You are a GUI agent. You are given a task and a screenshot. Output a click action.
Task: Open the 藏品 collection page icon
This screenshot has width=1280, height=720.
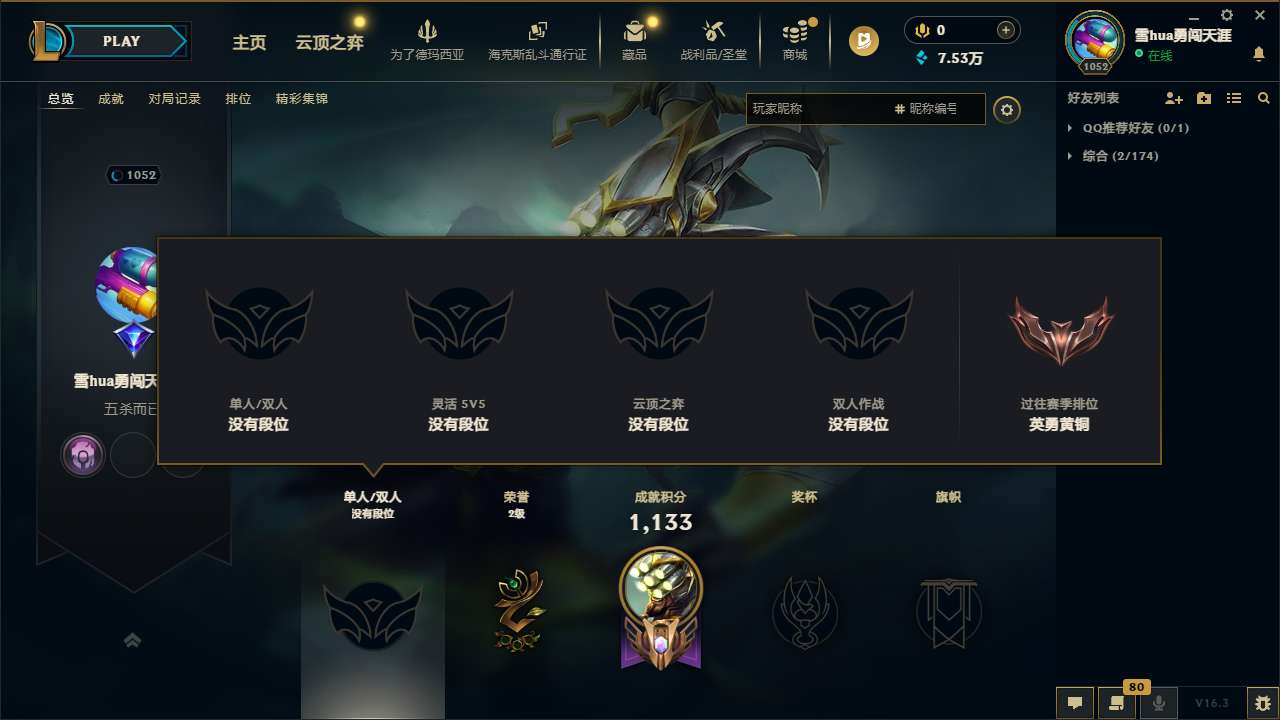634,30
